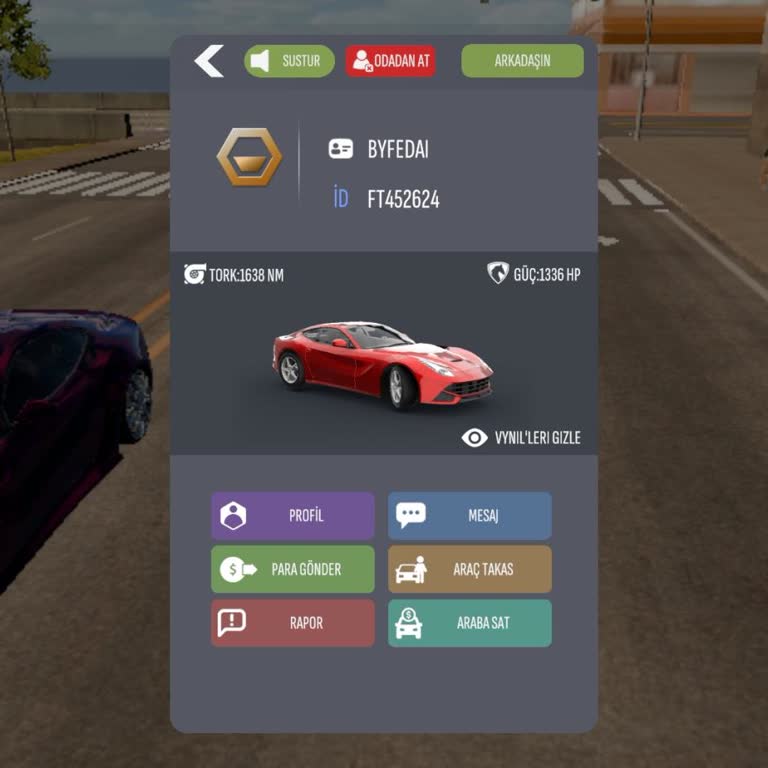
Task: Send a message via Mesaj
Action: [469, 516]
